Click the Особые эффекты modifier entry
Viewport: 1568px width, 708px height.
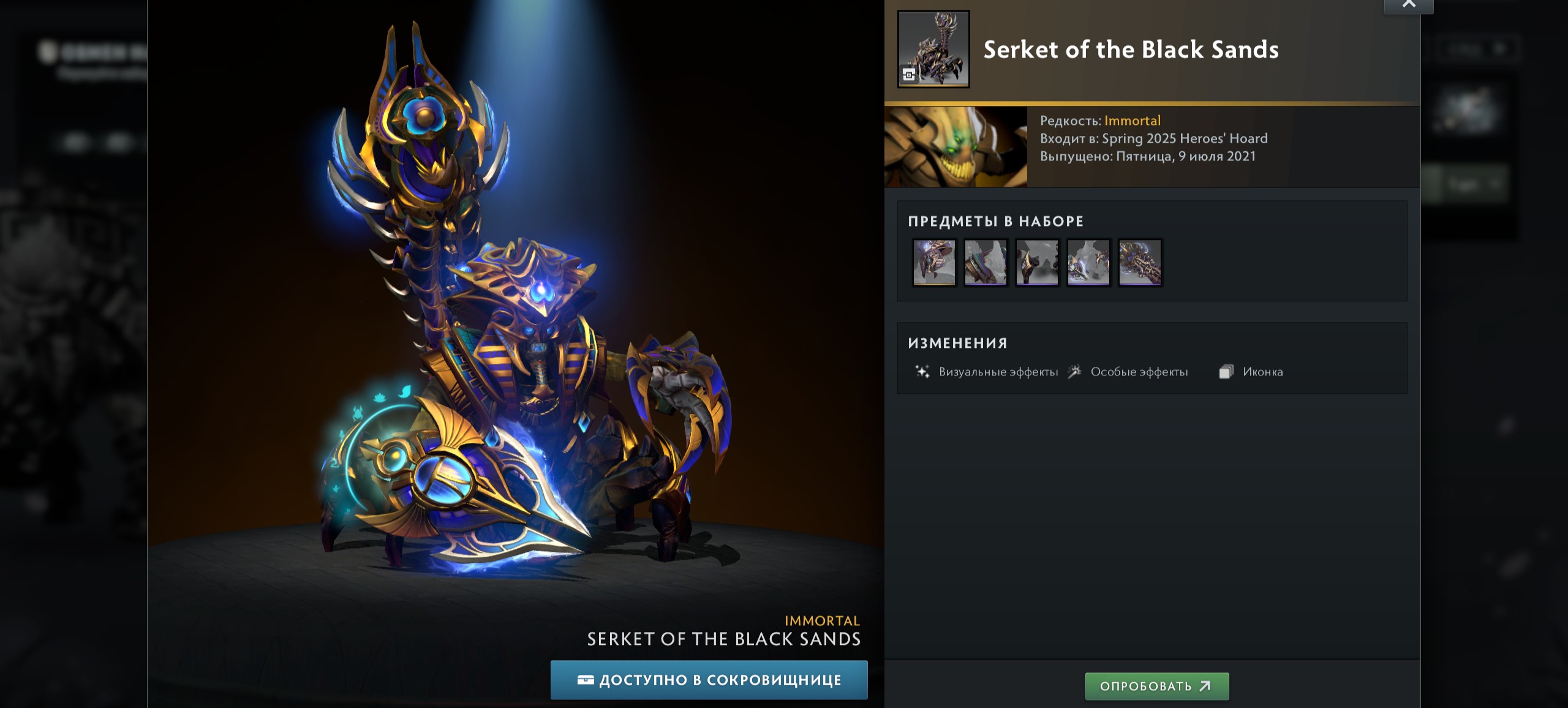(x=1139, y=372)
